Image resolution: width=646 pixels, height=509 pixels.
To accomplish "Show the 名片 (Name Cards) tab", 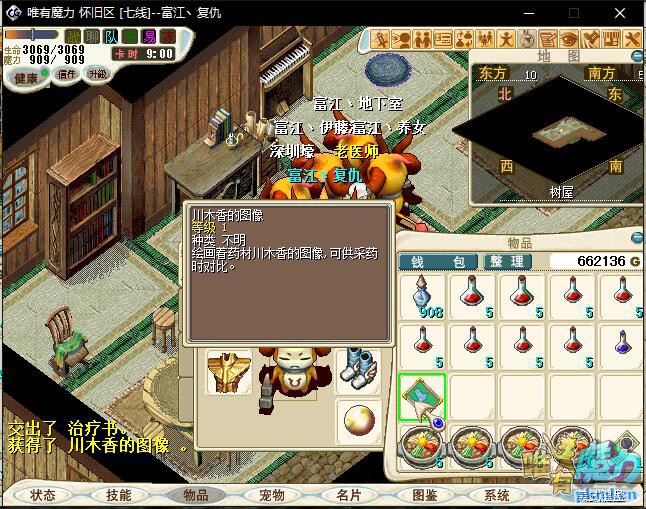I will [349, 495].
